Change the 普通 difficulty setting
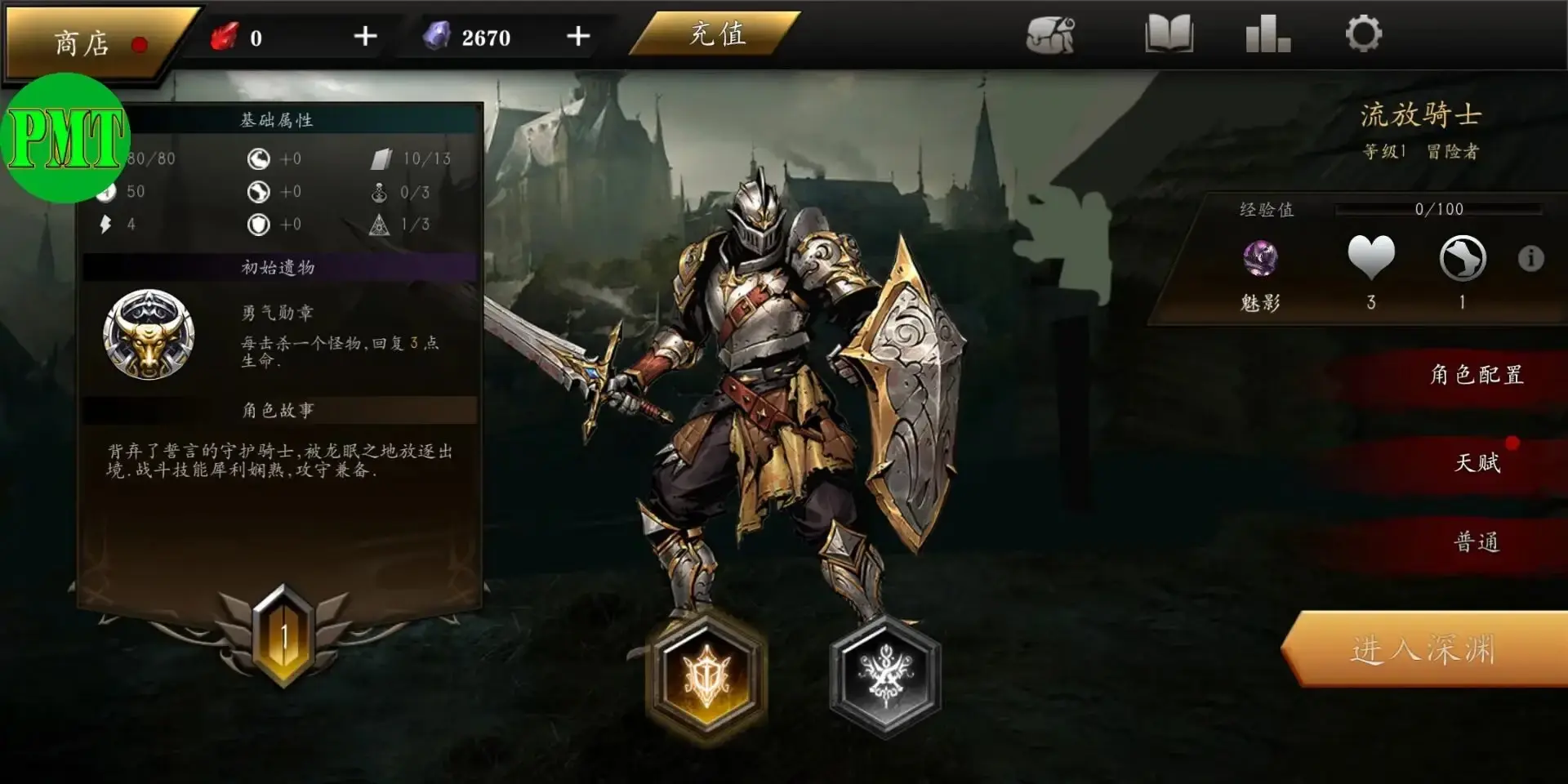This screenshot has width=1568, height=784. tap(1477, 542)
